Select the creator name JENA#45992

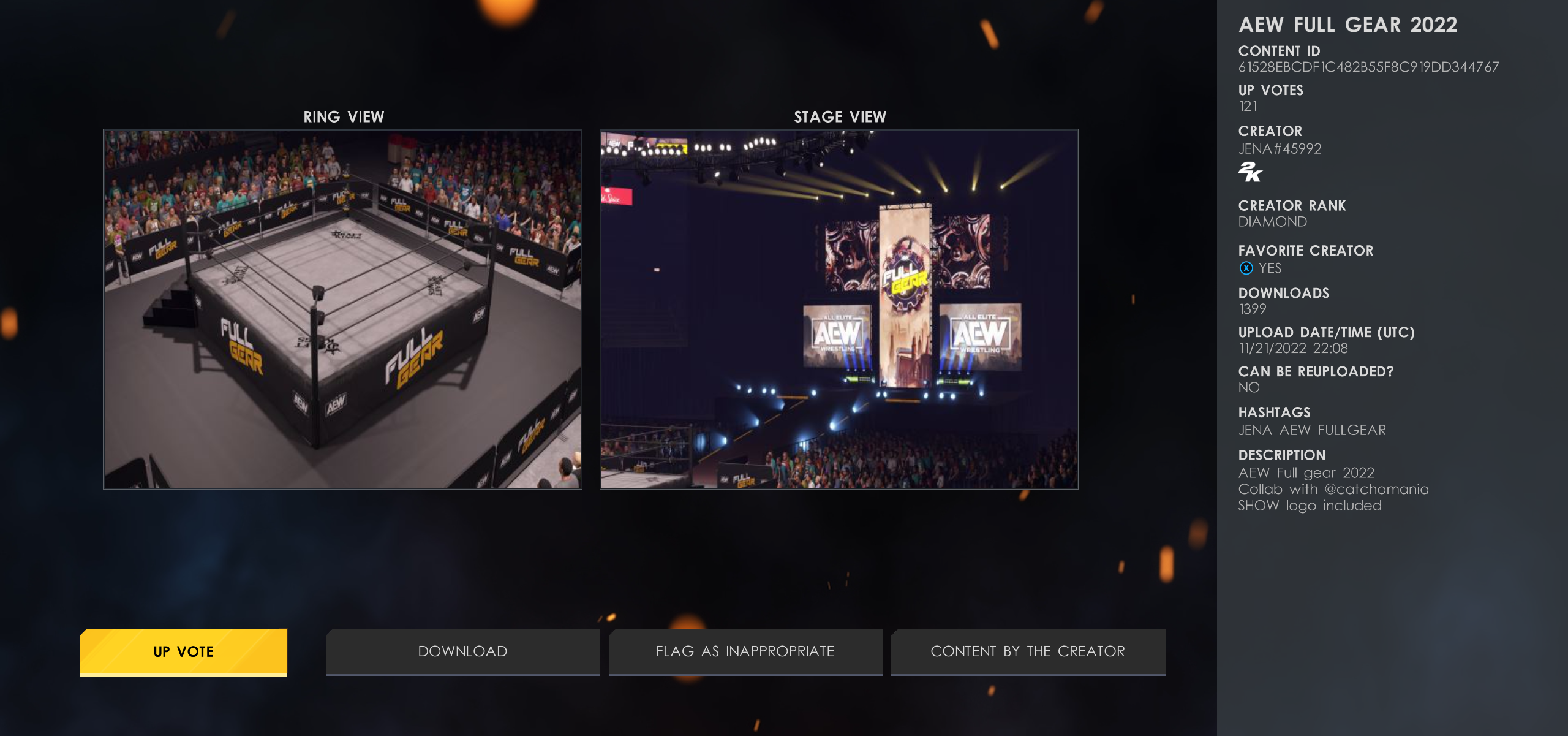(1280, 148)
